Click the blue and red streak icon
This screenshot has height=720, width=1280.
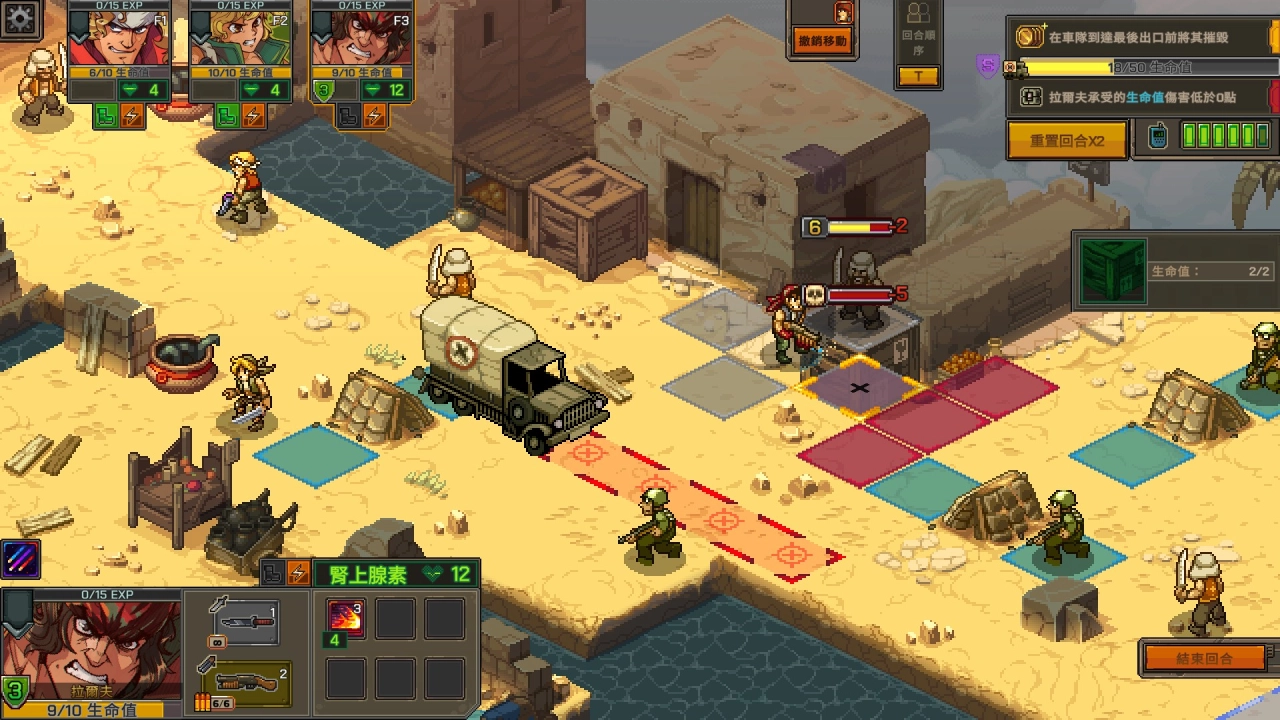(20, 559)
